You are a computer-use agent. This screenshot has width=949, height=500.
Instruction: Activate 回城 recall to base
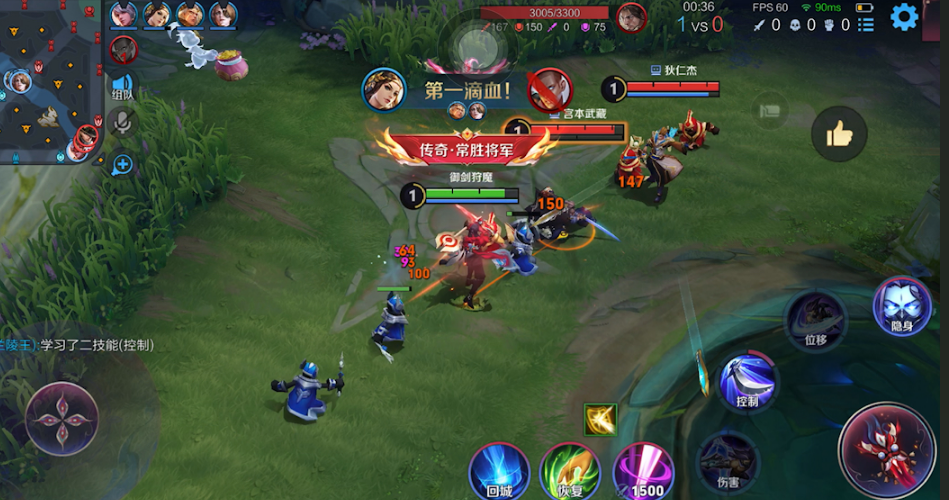(499, 471)
